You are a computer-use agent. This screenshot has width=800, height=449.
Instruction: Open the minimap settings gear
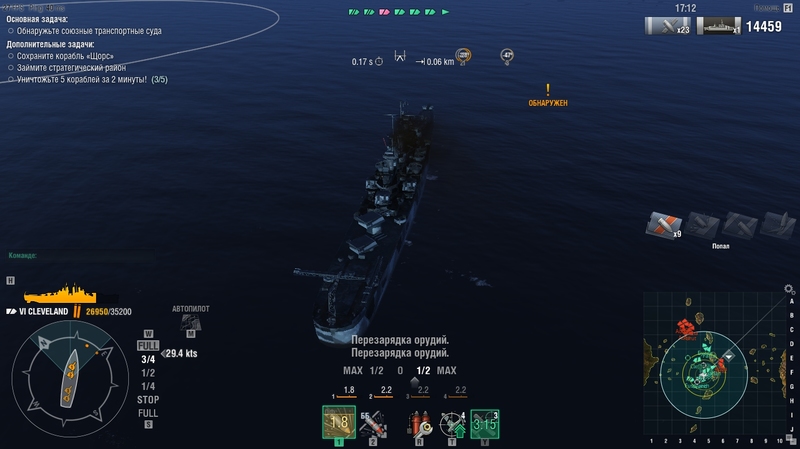click(x=789, y=289)
